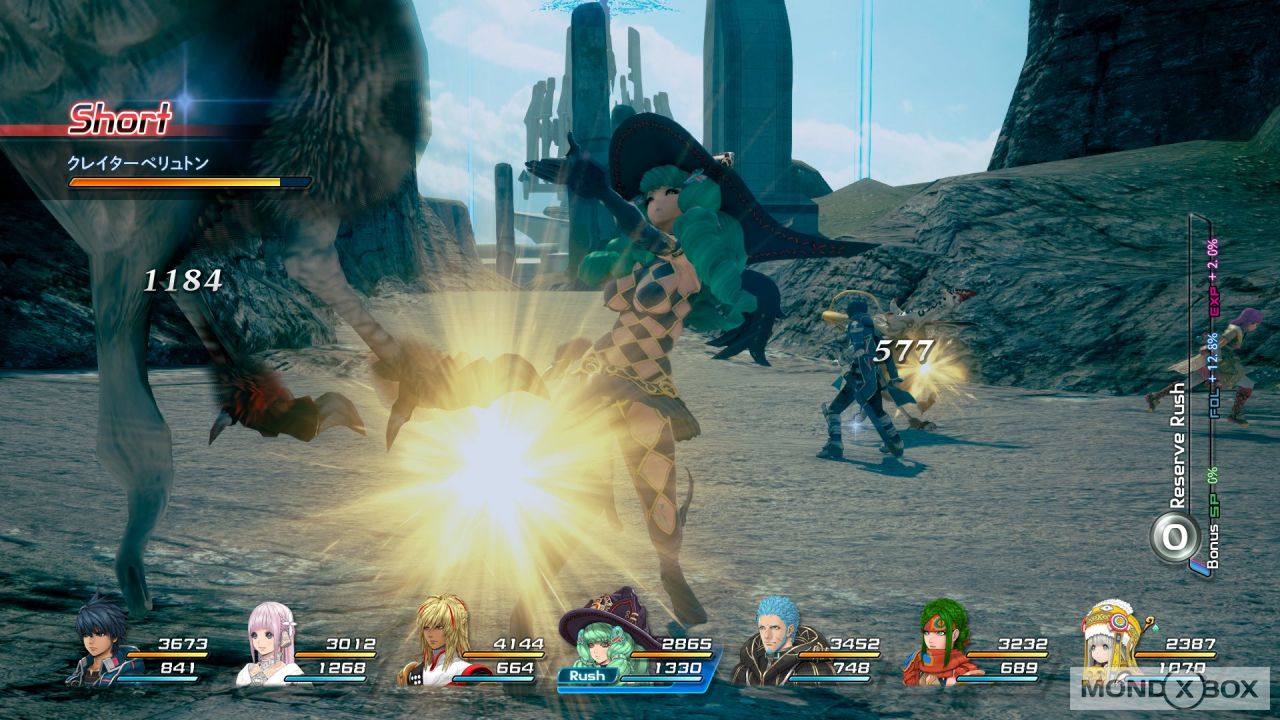
Task: Choose the pink-haired girl party portrait
Action: click(268, 646)
